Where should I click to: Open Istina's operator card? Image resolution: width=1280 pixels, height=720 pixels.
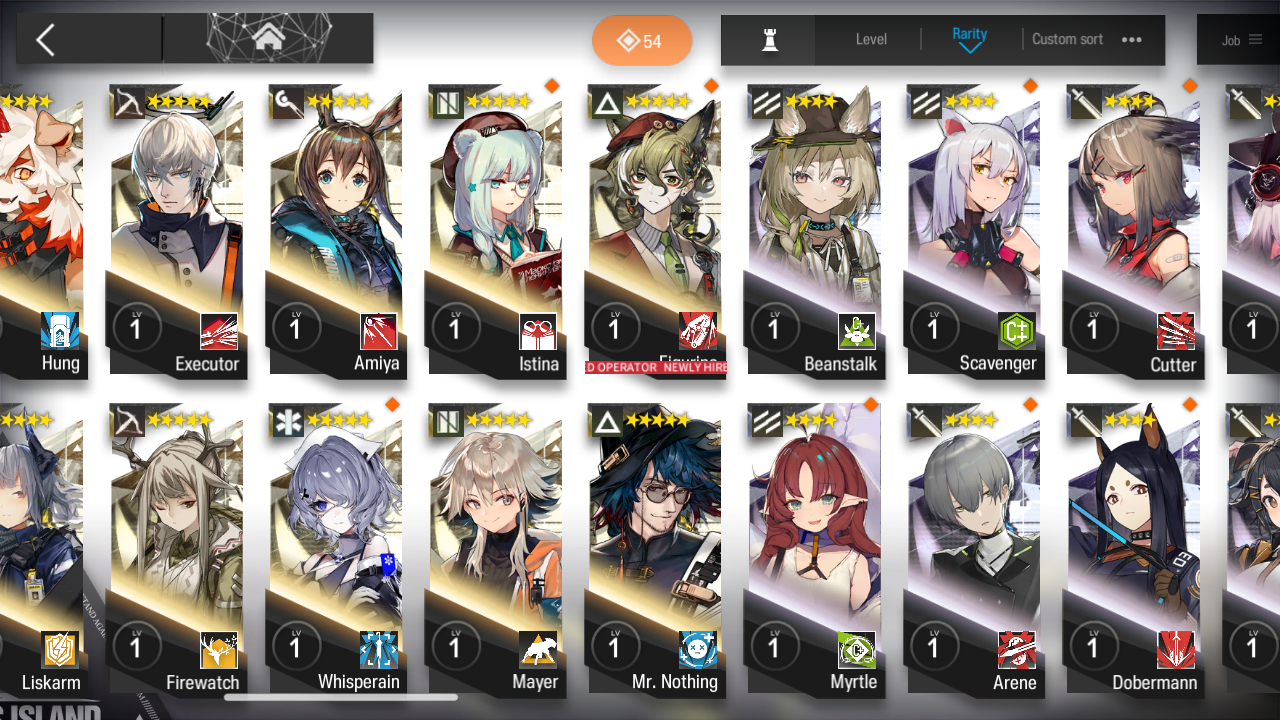click(495, 230)
